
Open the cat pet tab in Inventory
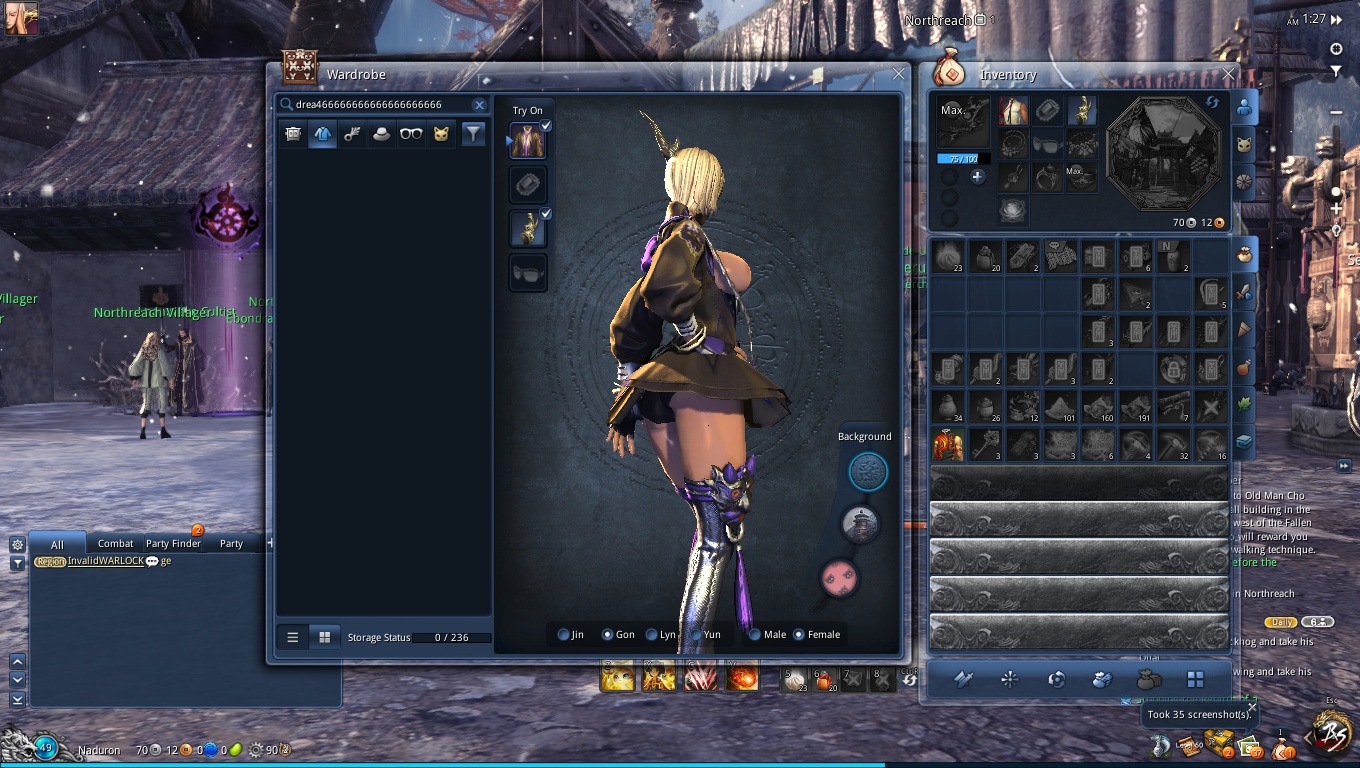pyautogui.click(x=1244, y=145)
